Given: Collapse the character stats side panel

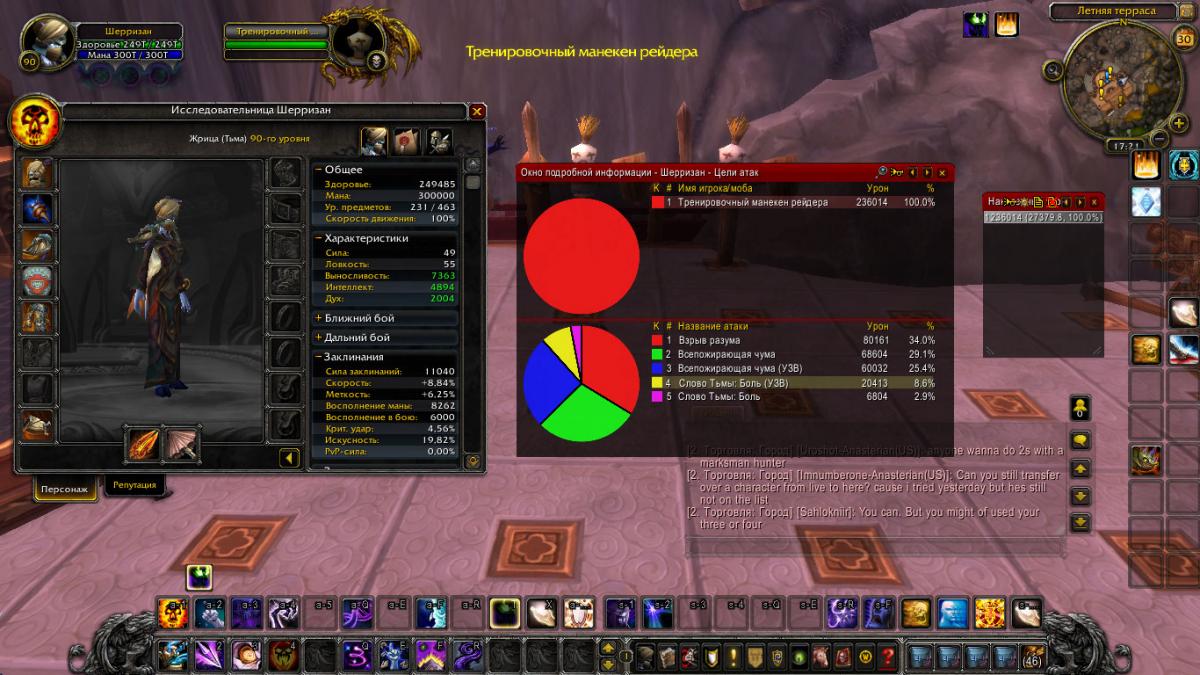Looking at the screenshot, I should pyautogui.click(x=289, y=458).
